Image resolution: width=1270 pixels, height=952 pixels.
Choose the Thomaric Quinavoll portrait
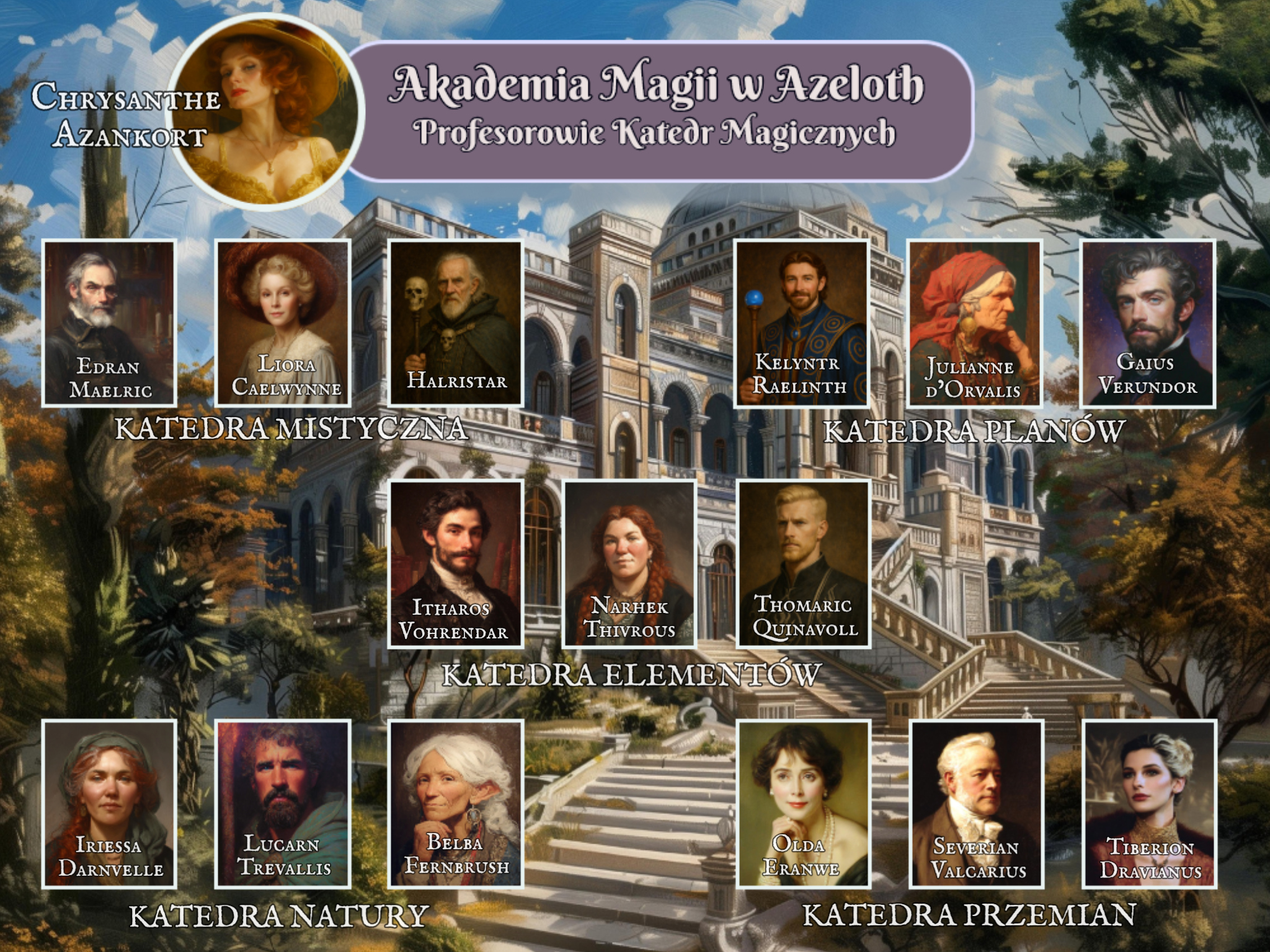tap(804, 563)
